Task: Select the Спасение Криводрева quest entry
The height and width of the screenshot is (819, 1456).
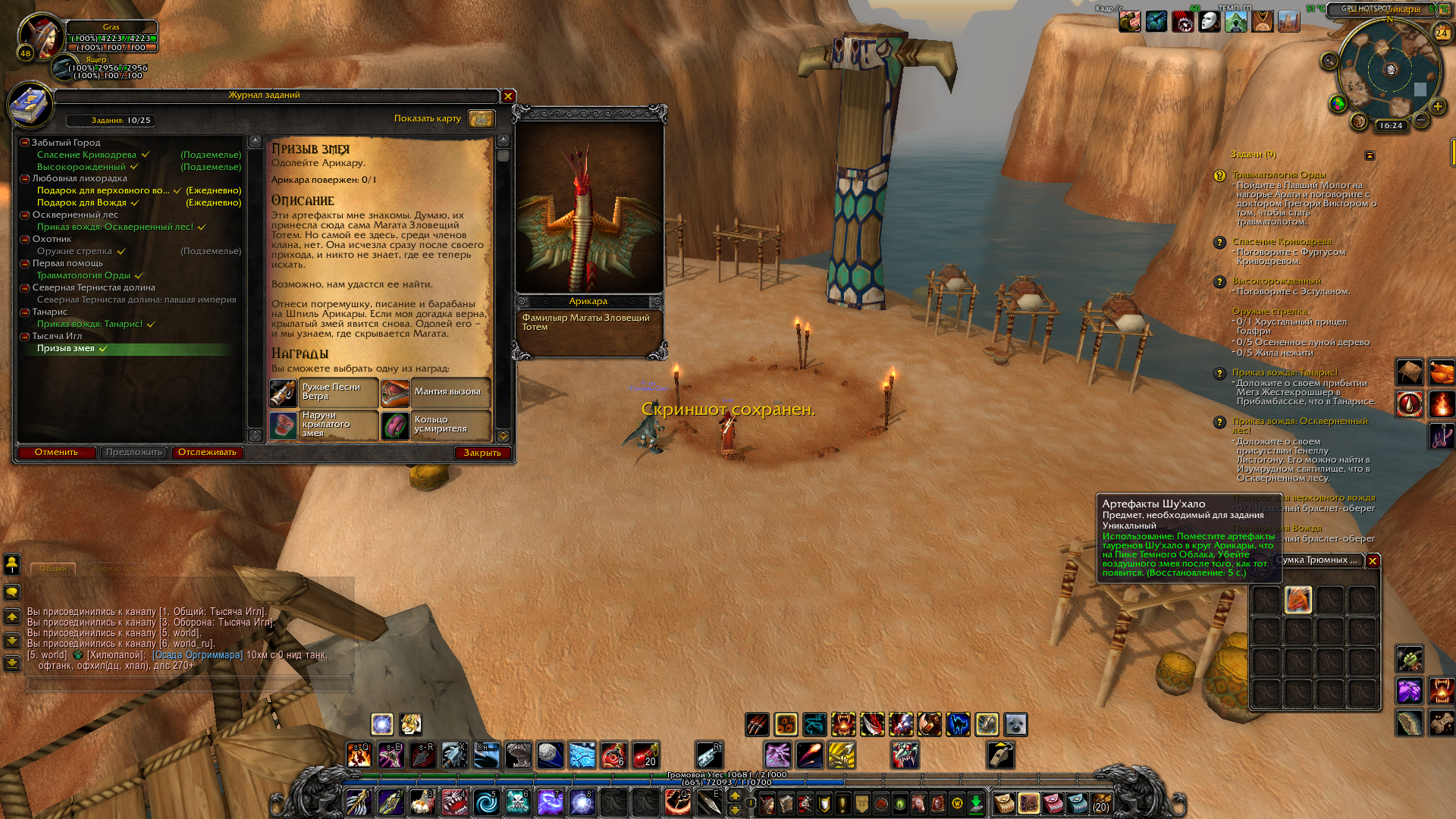Action: 86,155
